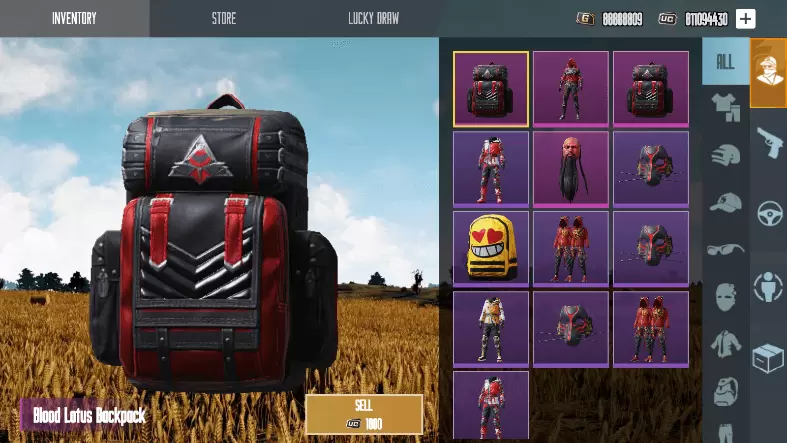This screenshot has width=787, height=443.
Task: Filter by the backpack category icon
Action: click(725, 390)
